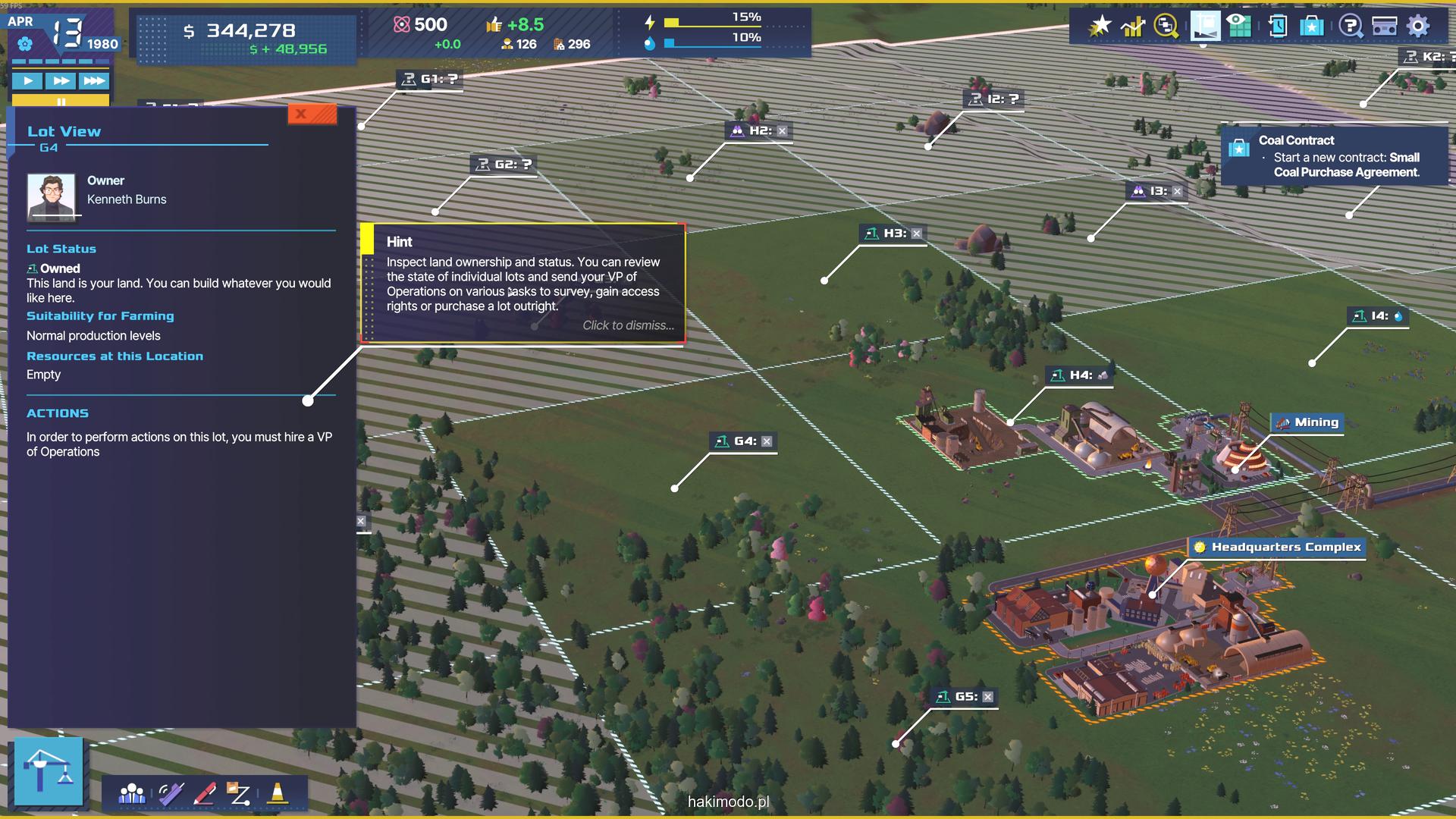Pause the game with the yellow button
Screen dimensions: 1456x819
tap(61, 101)
